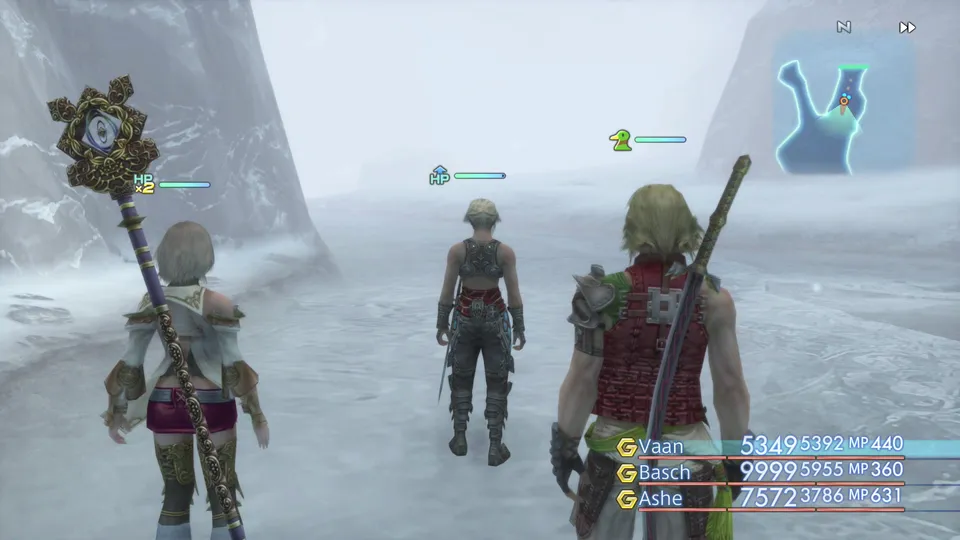Select Basch in the party list
960x540 pixels.
tap(665, 471)
